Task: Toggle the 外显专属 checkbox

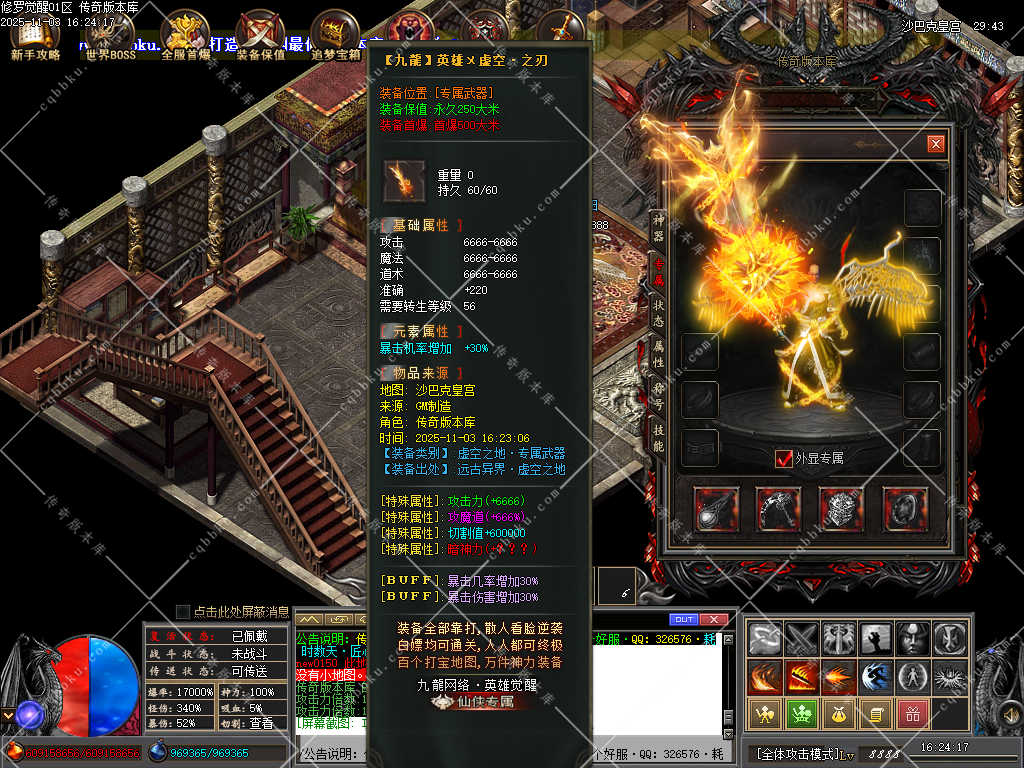Action: pyautogui.click(x=785, y=458)
